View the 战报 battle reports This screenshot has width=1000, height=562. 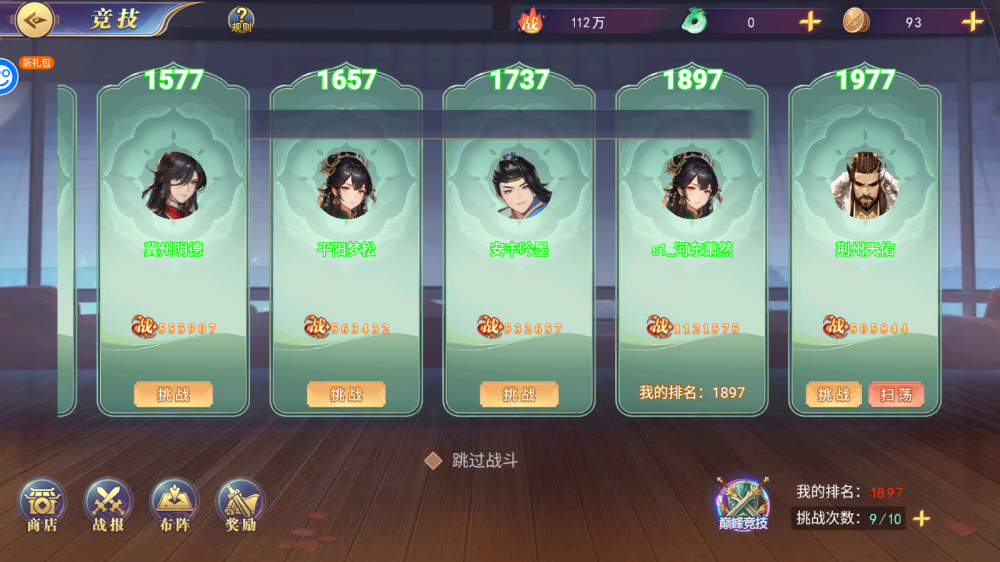[108, 505]
